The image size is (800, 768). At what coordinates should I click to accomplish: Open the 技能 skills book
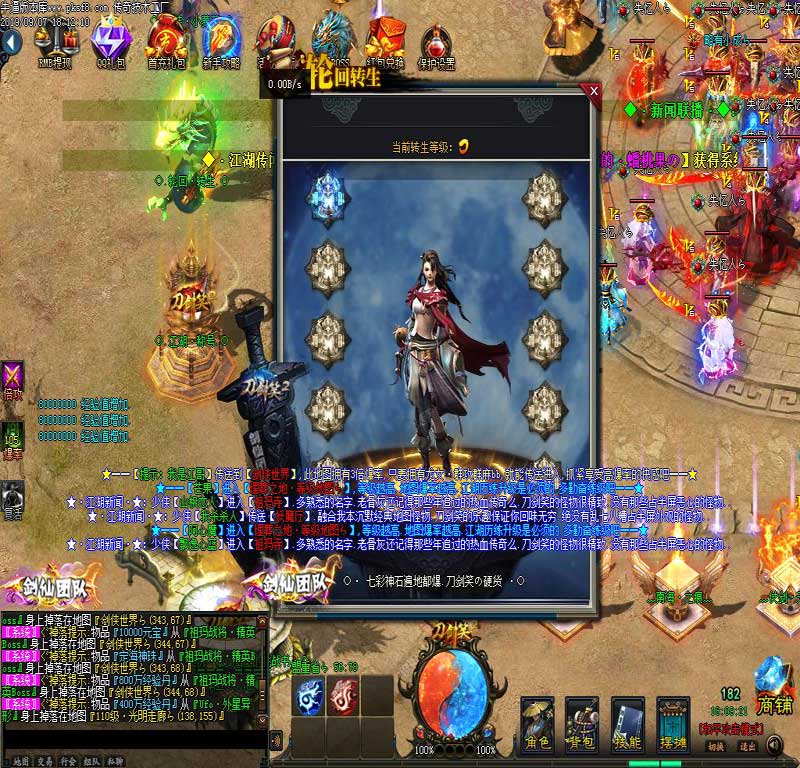628,722
